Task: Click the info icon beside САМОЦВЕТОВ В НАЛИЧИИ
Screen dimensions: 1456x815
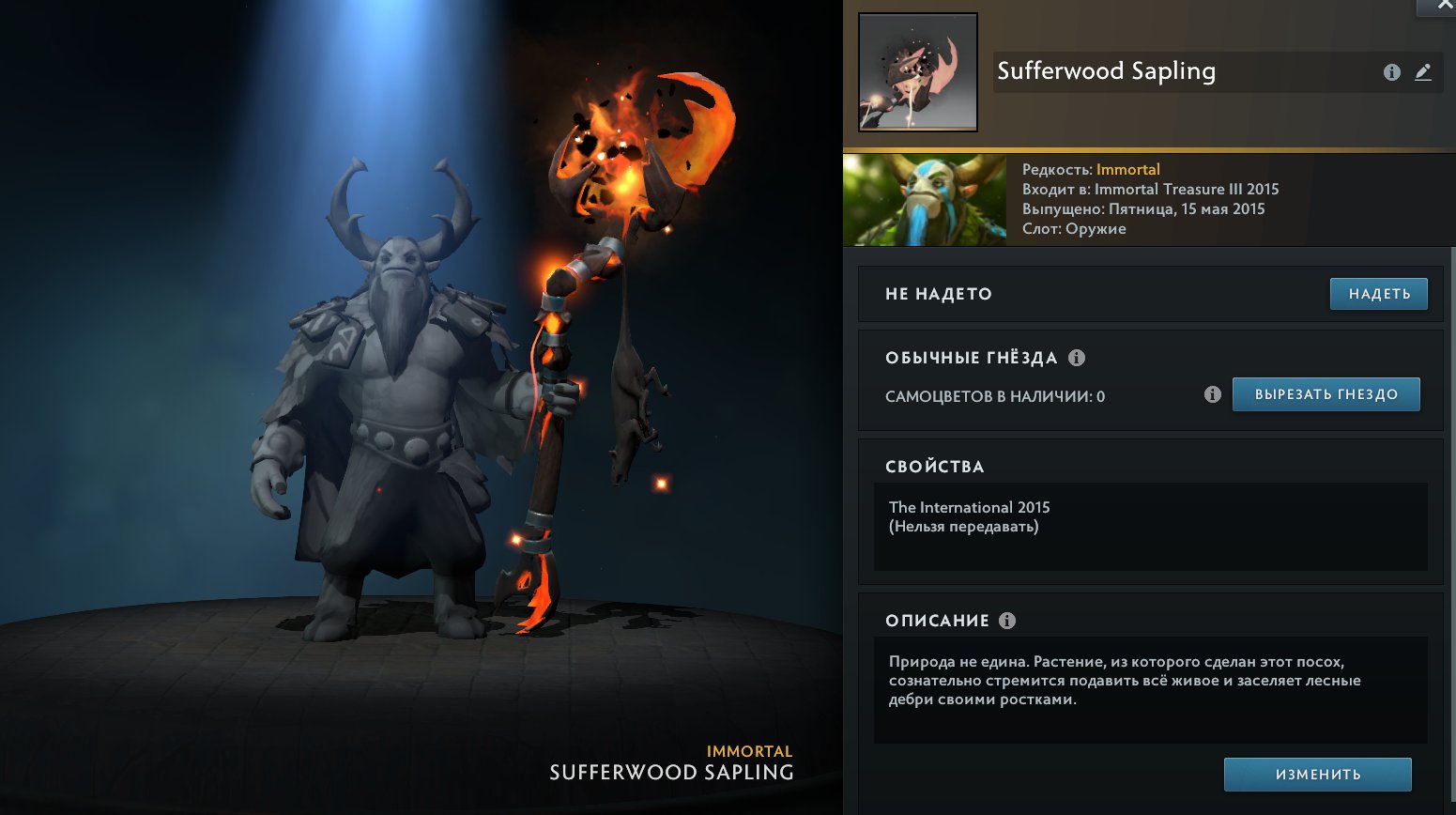Action: click(x=1215, y=394)
